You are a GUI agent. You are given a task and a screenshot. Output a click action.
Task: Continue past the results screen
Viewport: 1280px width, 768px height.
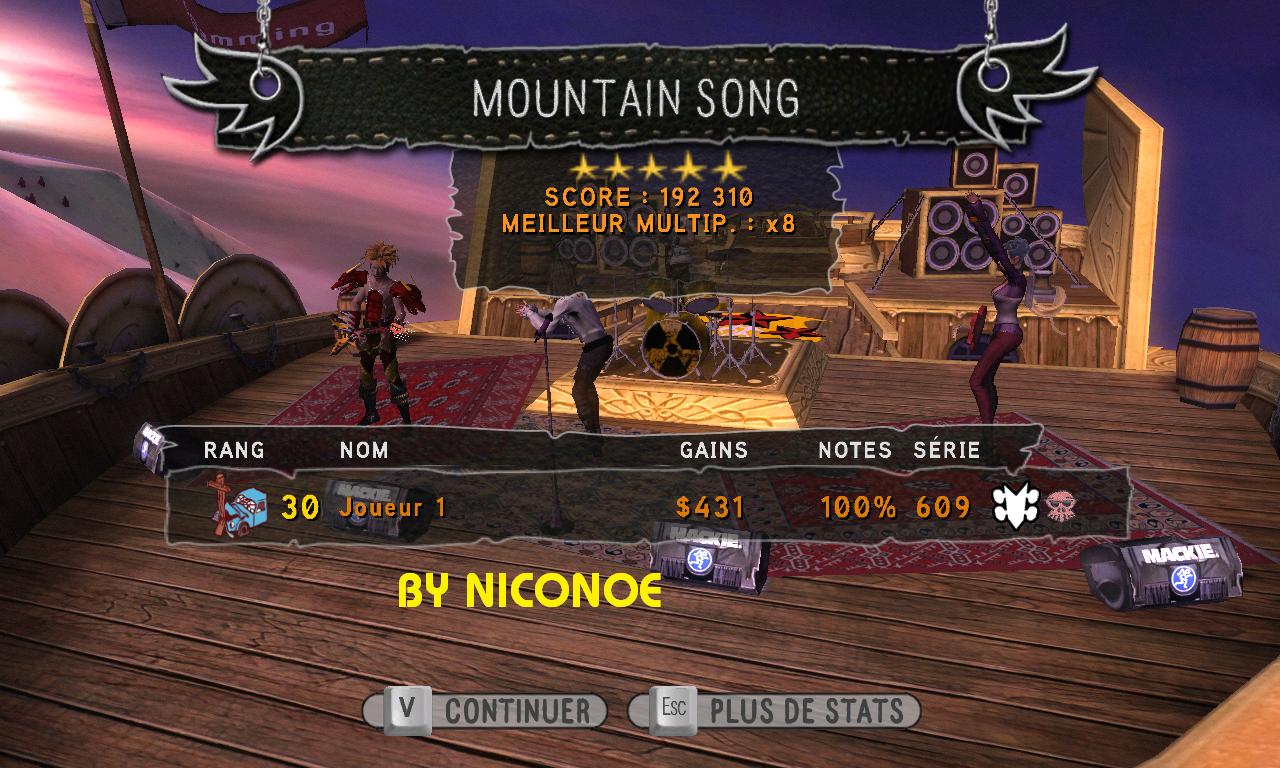486,711
